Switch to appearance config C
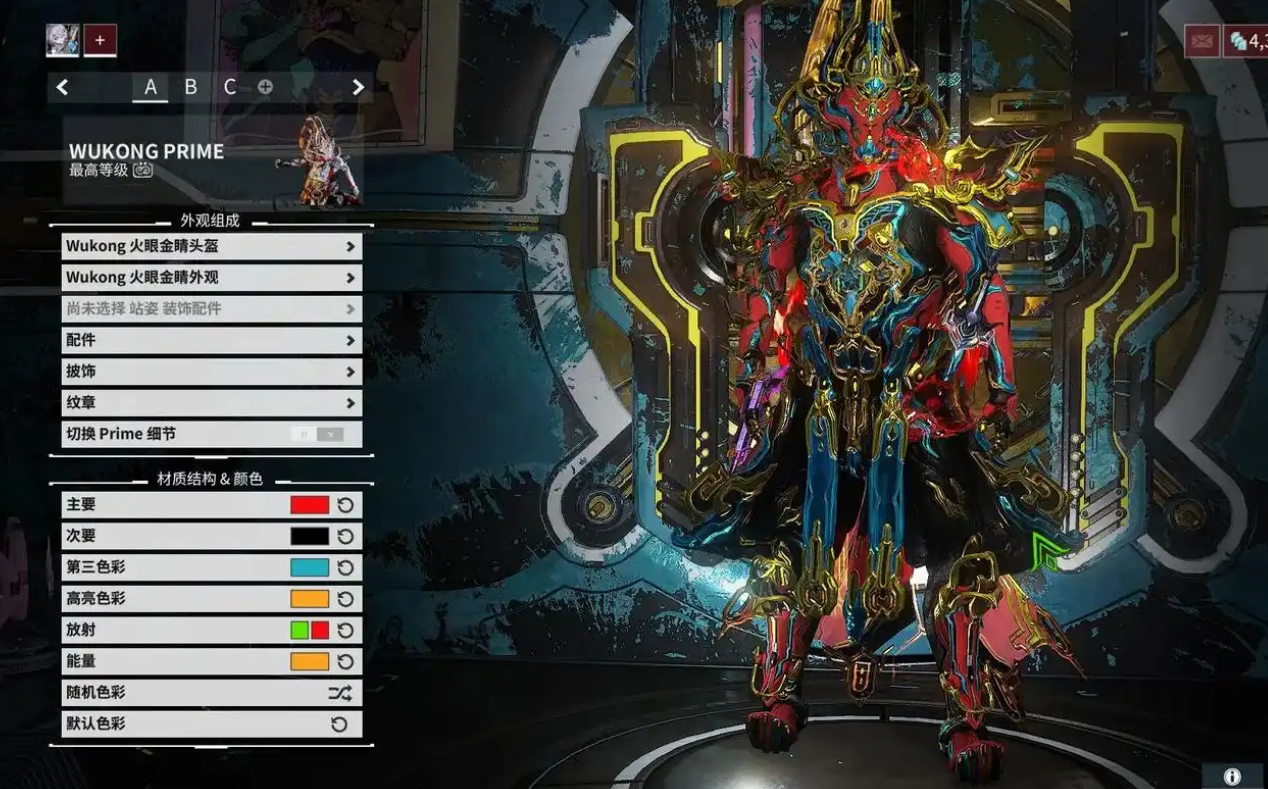The height and width of the screenshot is (789, 1268). (230, 87)
